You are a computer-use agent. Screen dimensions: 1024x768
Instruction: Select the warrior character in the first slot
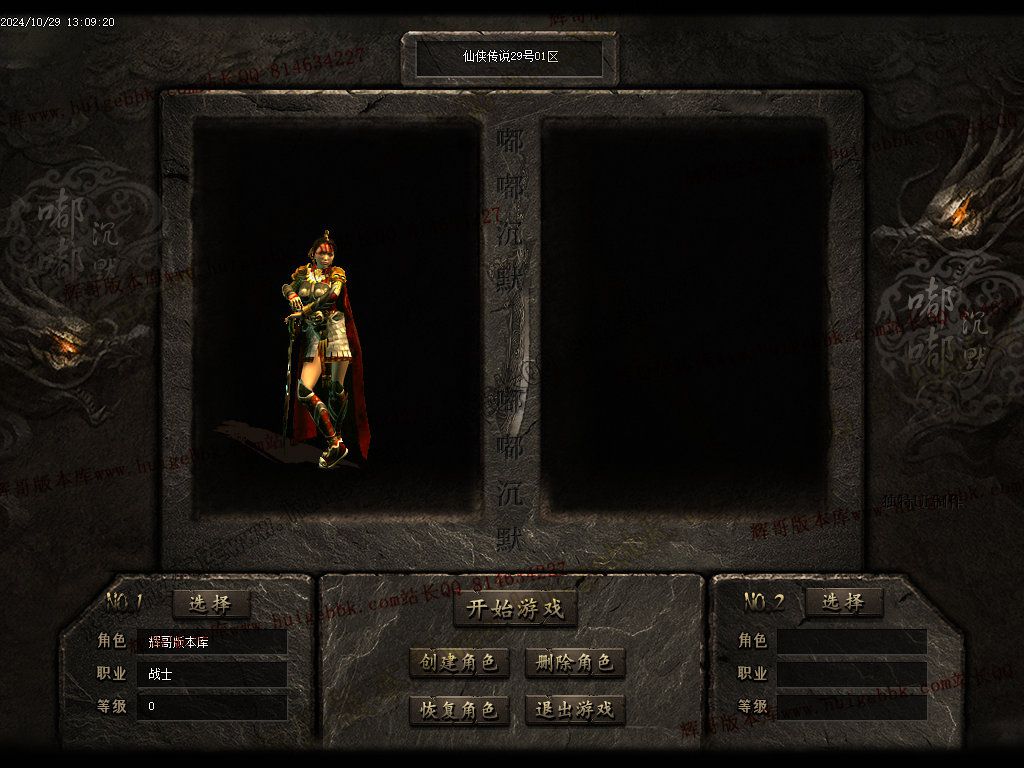(x=325, y=350)
